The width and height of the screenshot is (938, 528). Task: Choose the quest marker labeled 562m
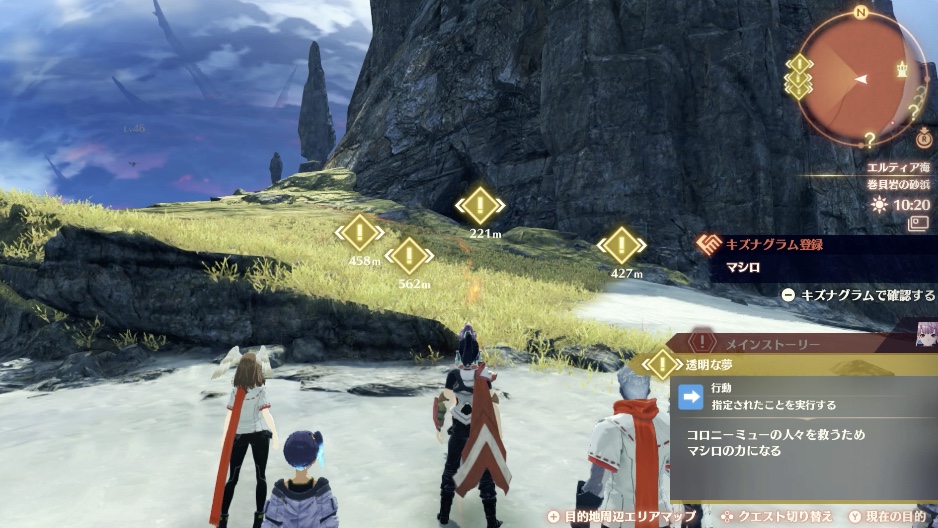(408, 256)
